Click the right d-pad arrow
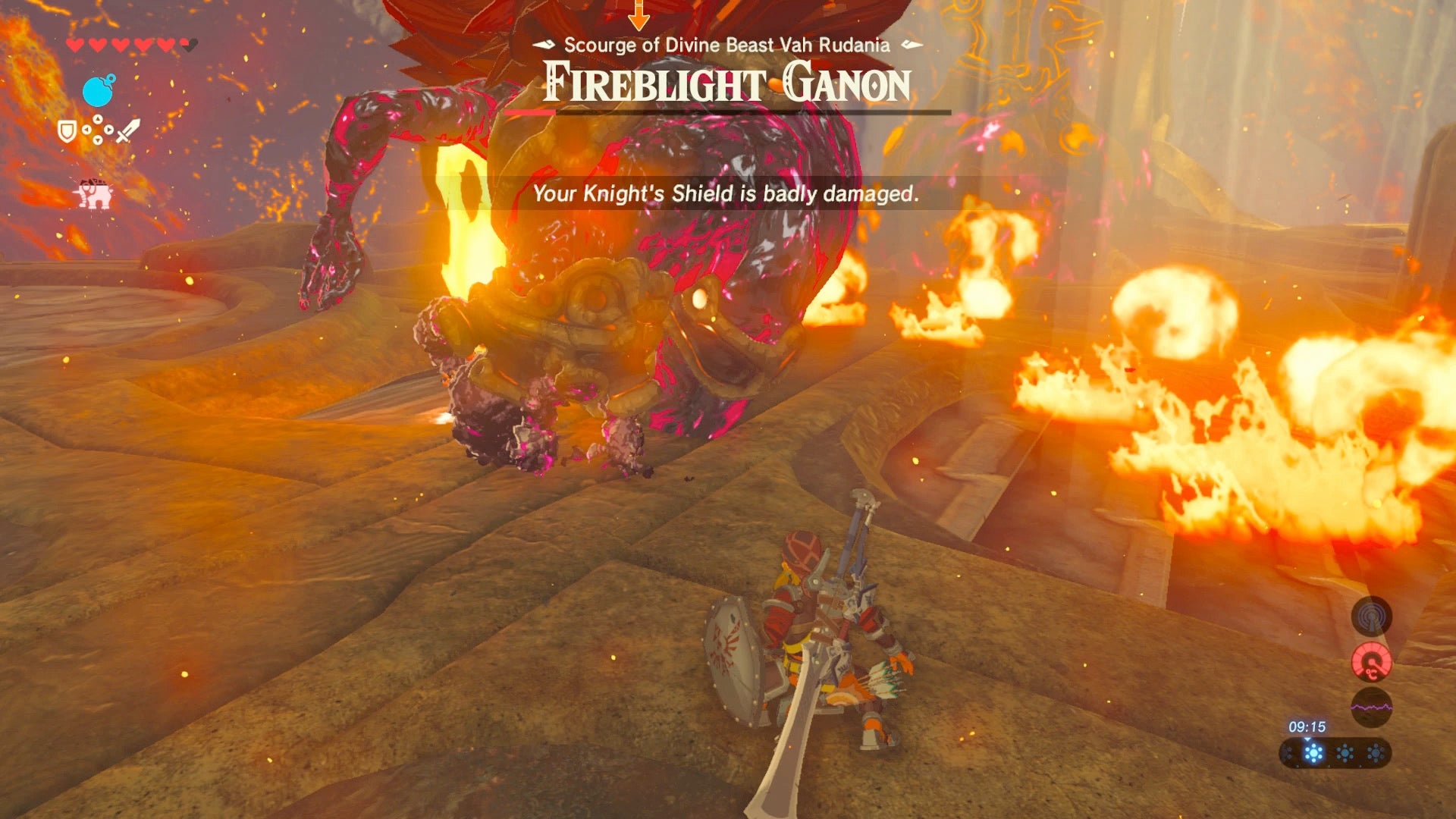This screenshot has height=819, width=1456. pos(109,129)
